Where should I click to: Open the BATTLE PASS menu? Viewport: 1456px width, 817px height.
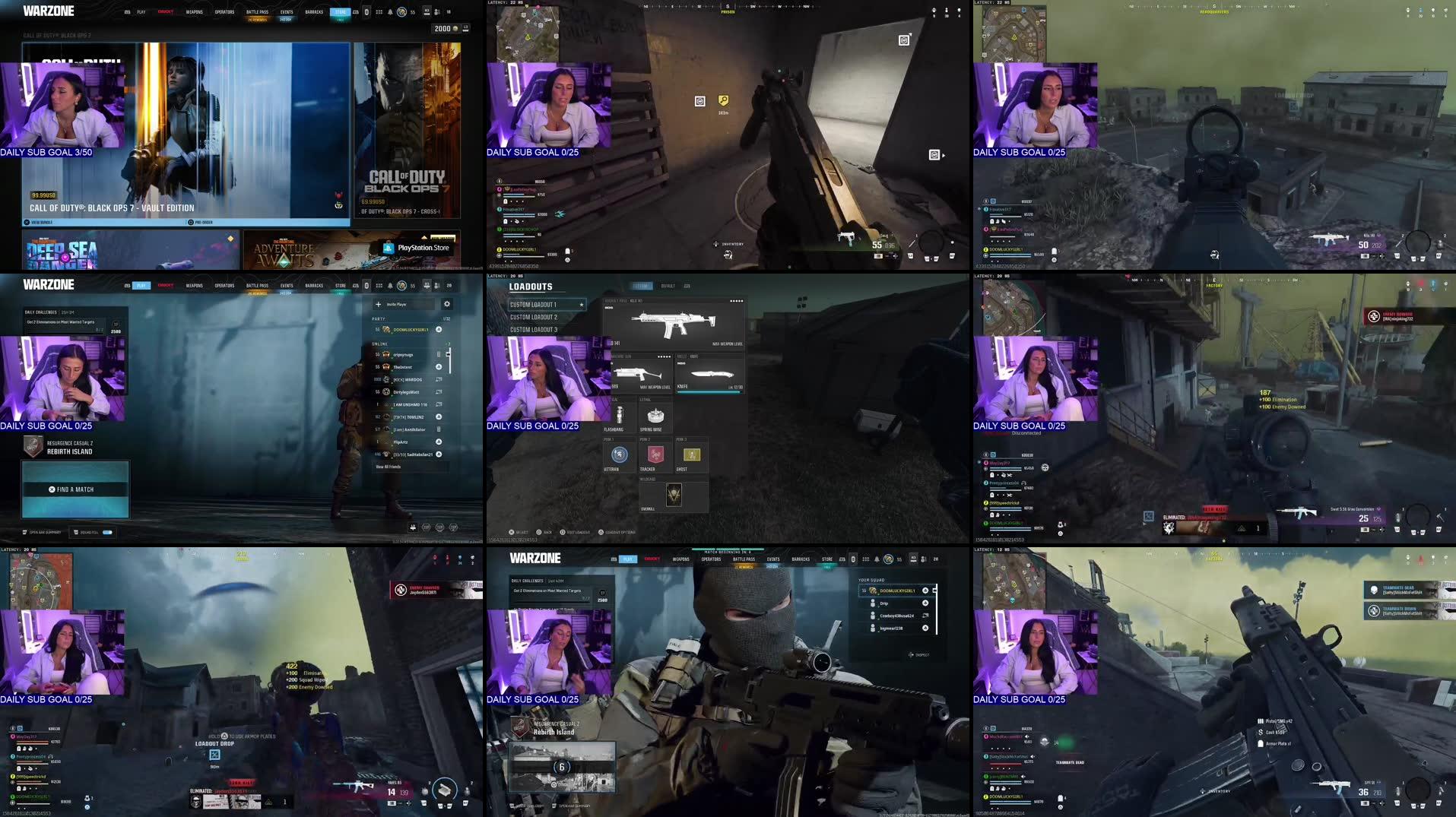(x=258, y=286)
